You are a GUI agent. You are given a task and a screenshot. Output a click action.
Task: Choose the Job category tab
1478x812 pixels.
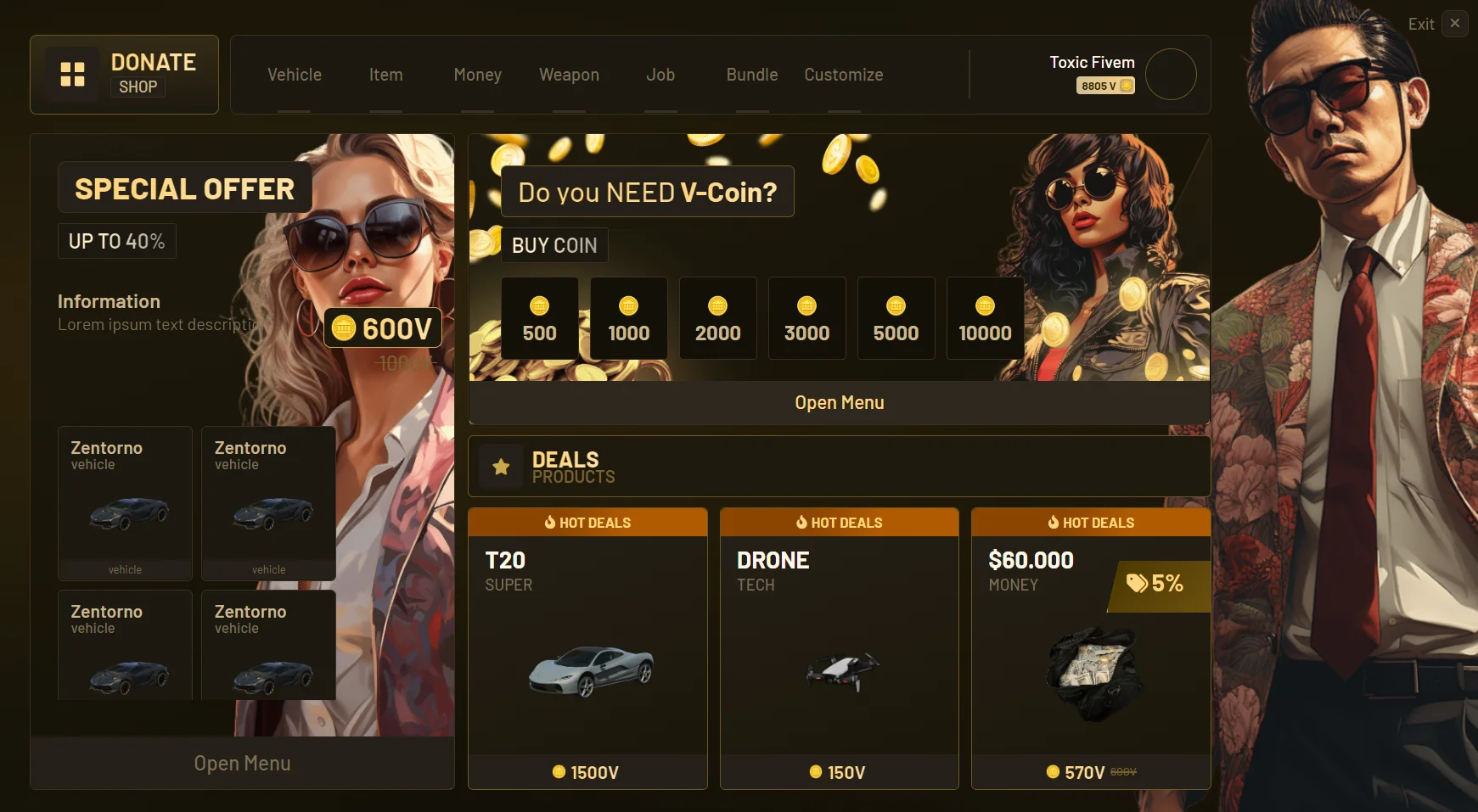pos(660,76)
